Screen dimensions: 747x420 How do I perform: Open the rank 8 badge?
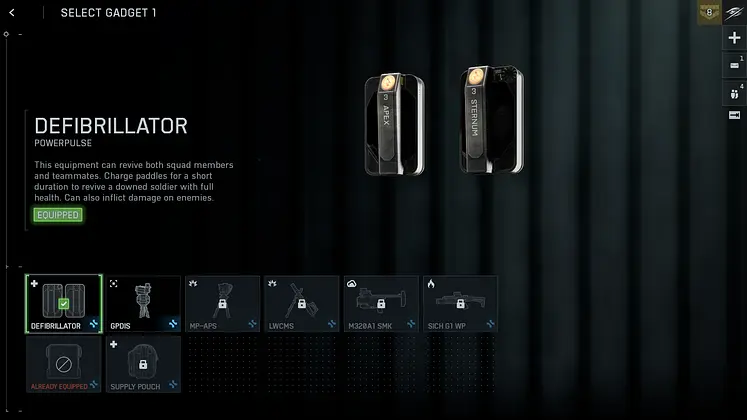tap(710, 13)
